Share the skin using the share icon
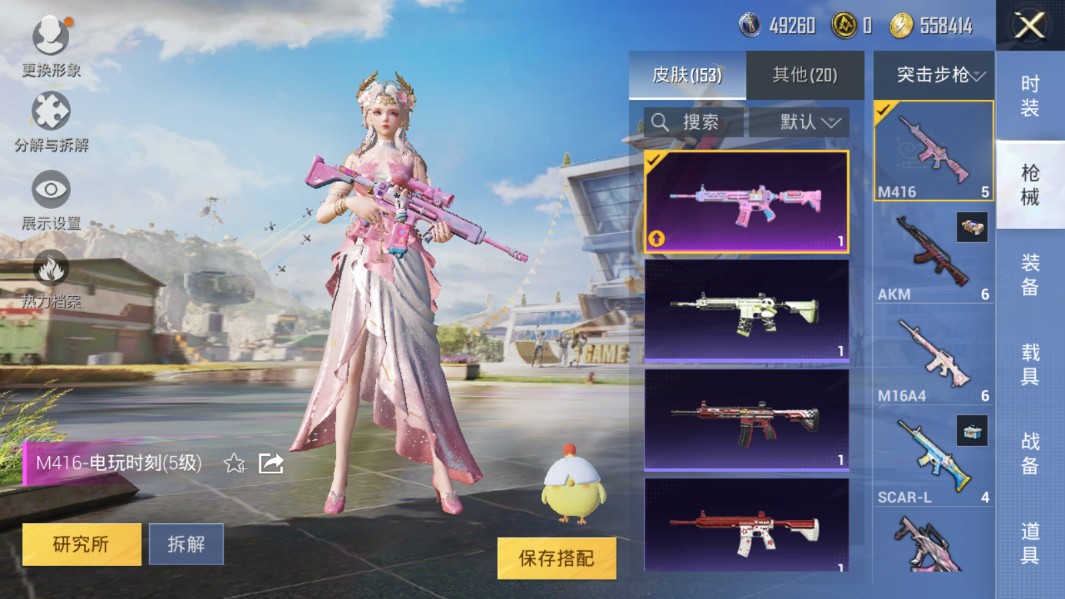 (271, 463)
